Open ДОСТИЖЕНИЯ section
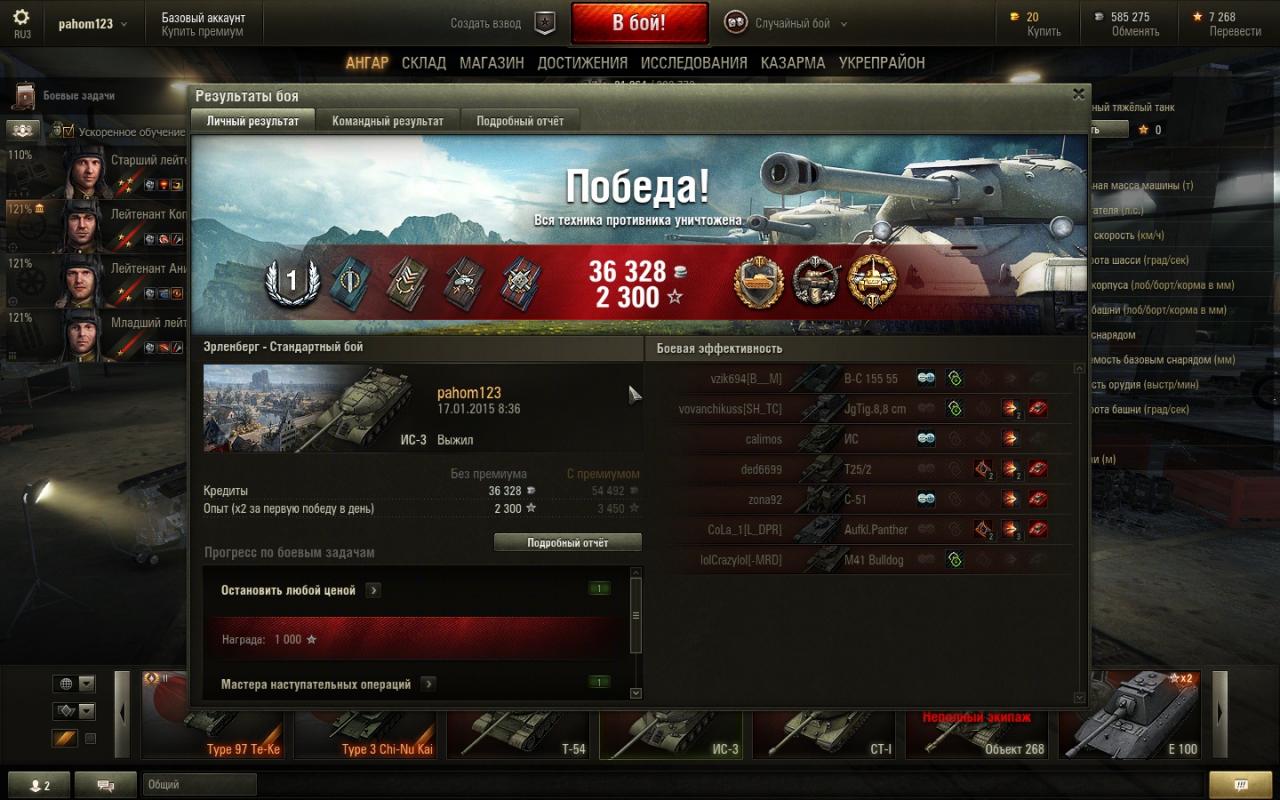 [582, 63]
